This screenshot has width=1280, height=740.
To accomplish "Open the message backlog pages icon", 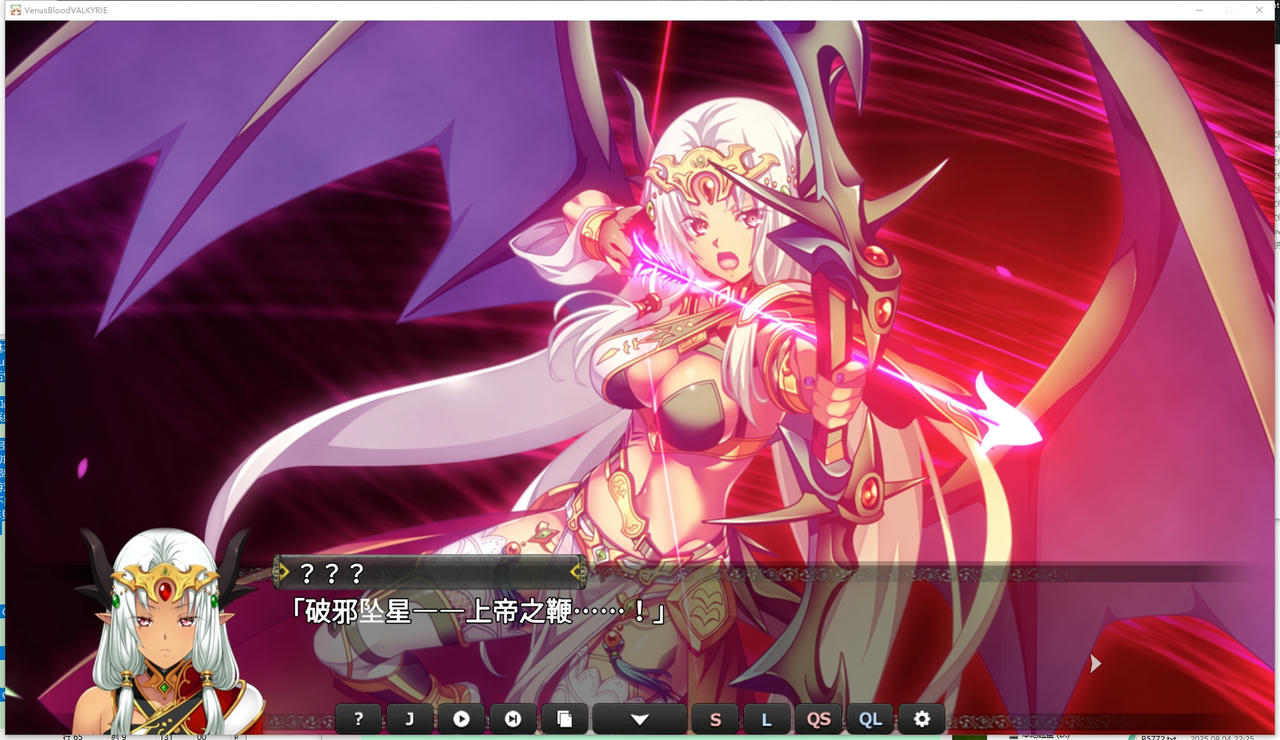I will point(566,718).
